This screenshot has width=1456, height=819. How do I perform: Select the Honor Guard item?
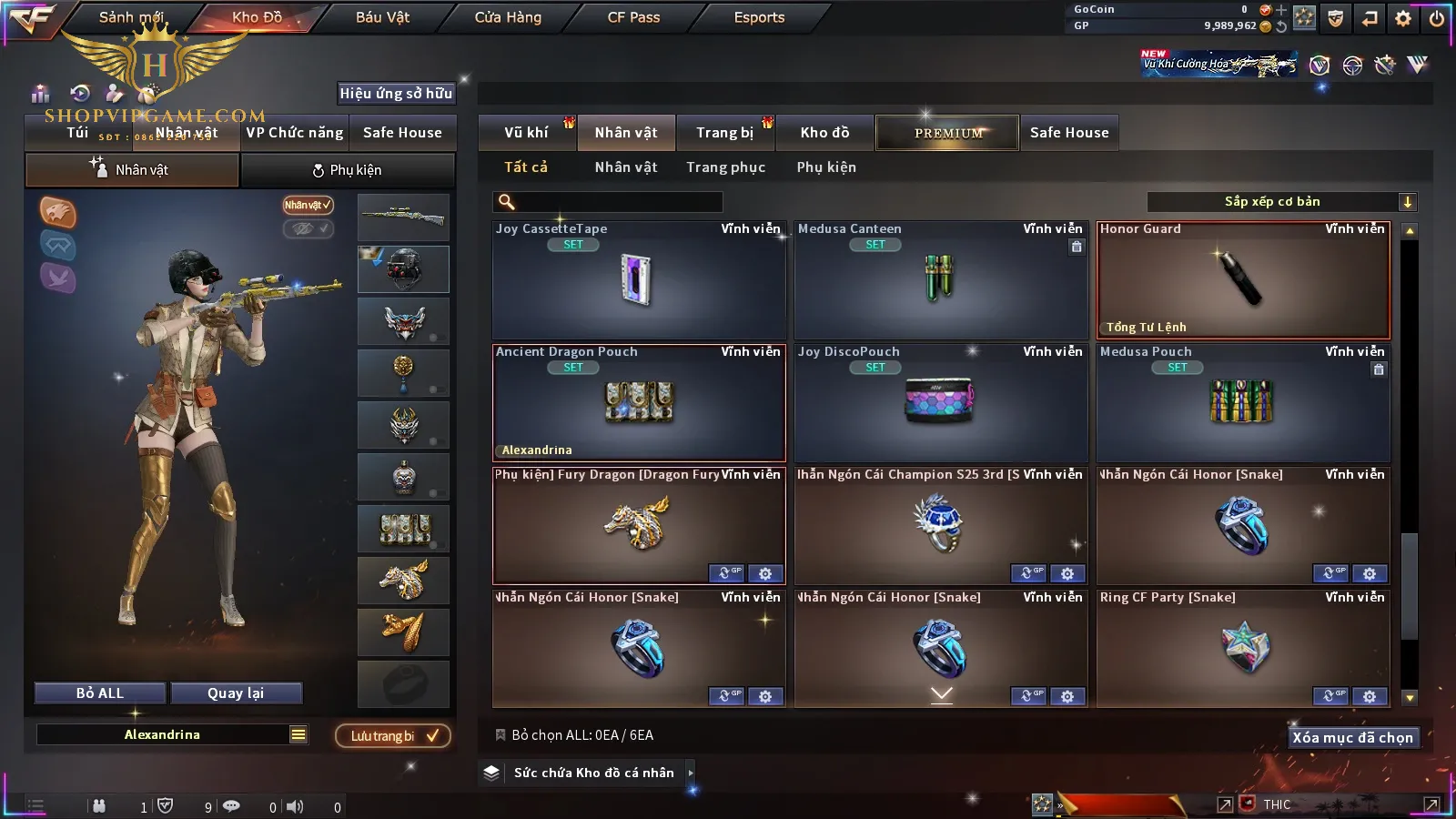1243,280
